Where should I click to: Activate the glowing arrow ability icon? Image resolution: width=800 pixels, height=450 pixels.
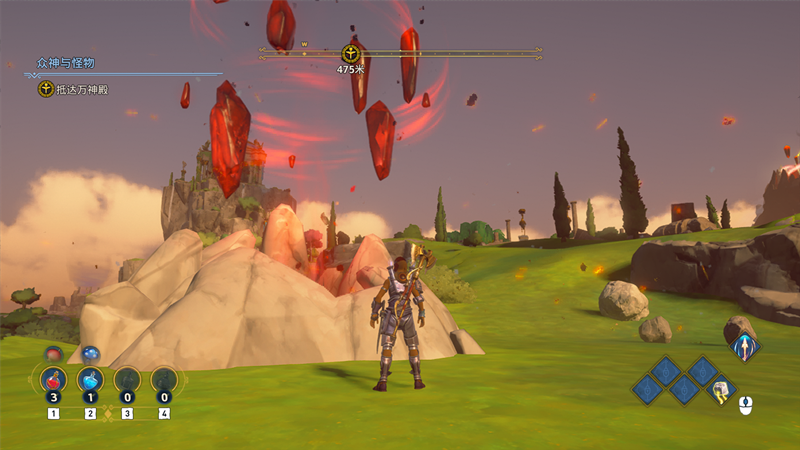(x=743, y=348)
